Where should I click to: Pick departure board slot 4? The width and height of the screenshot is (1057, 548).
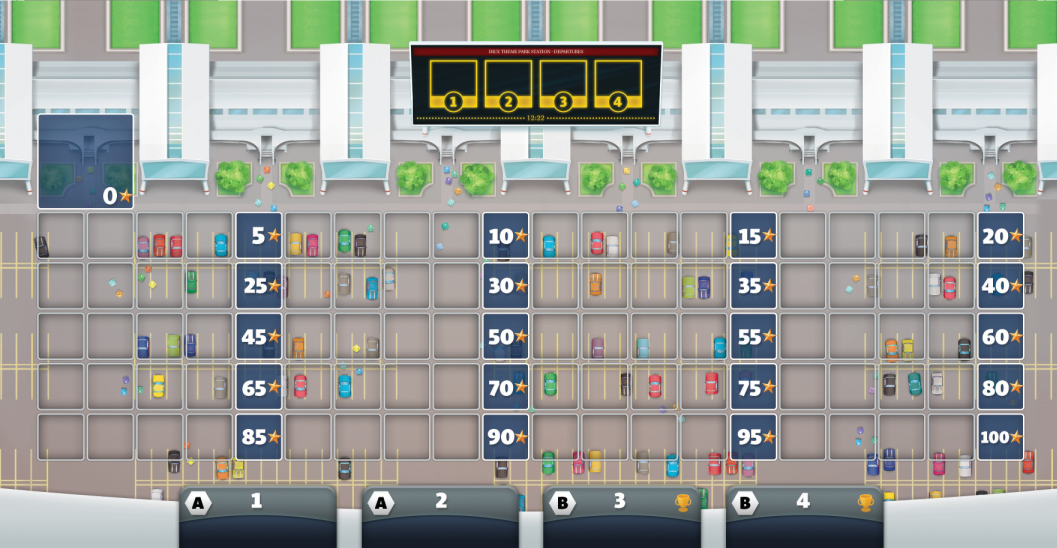coord(618,83)
